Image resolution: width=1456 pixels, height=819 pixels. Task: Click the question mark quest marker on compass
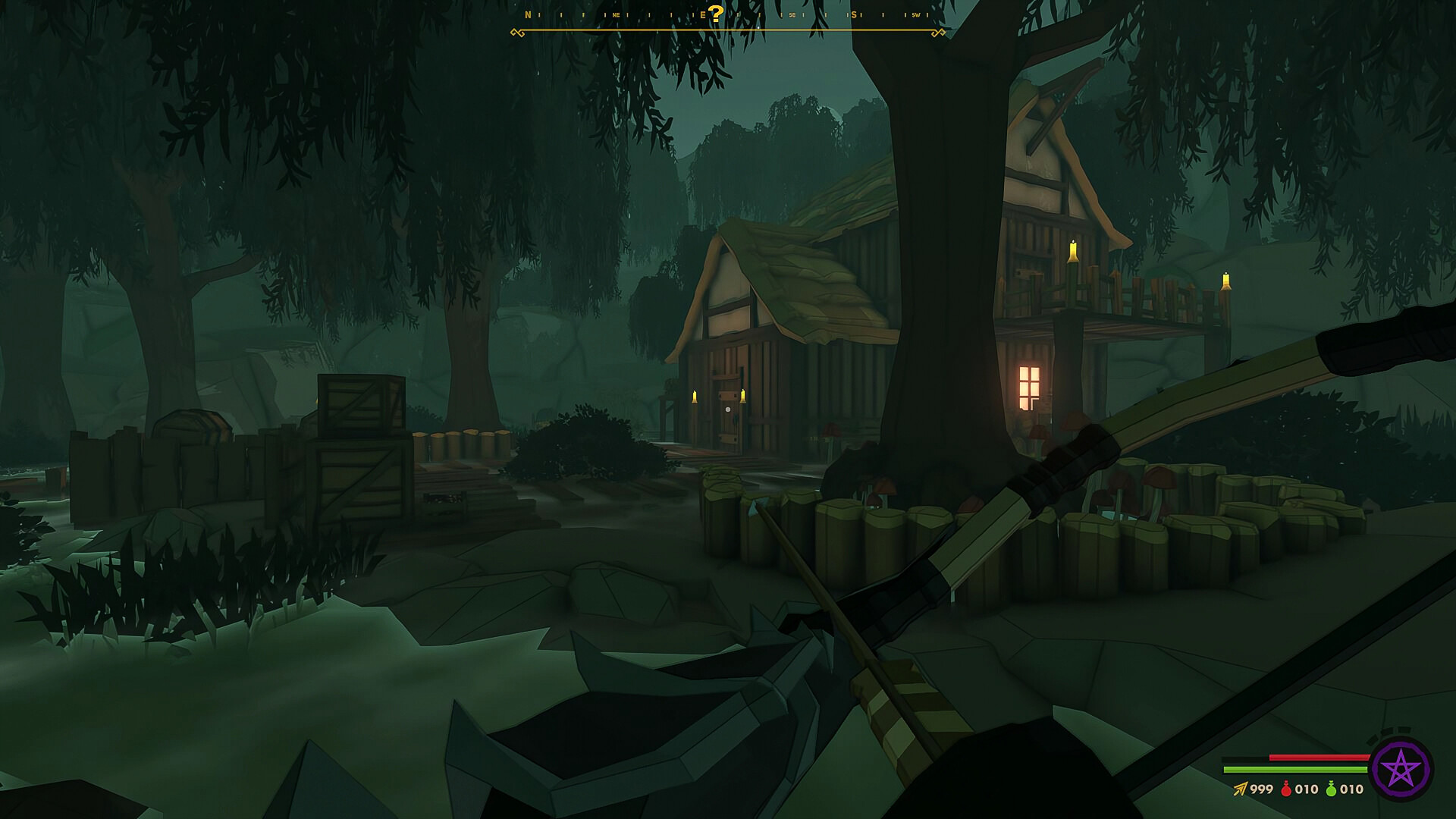tap(716, 14)
